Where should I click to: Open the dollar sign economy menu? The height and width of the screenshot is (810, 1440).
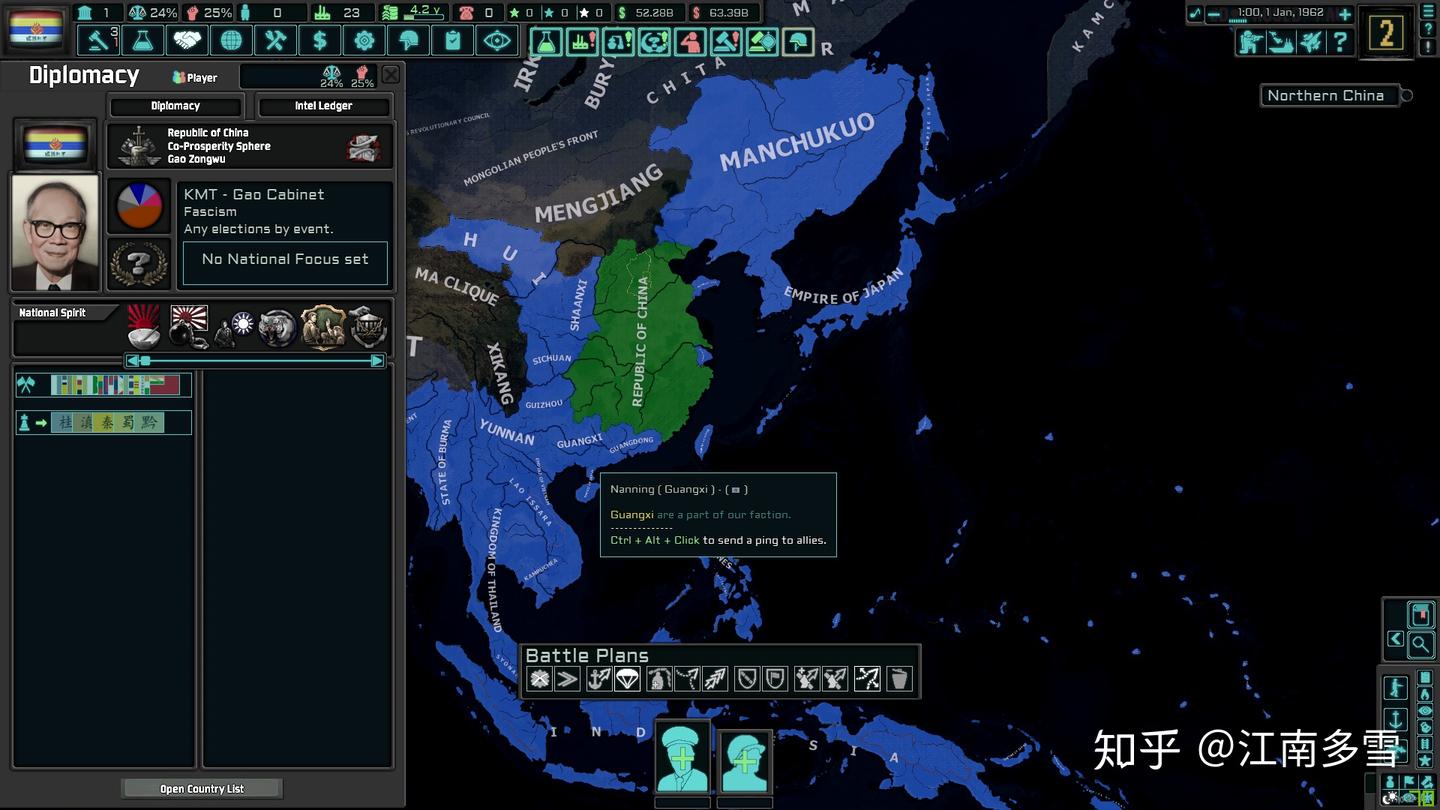pos(319,41)
